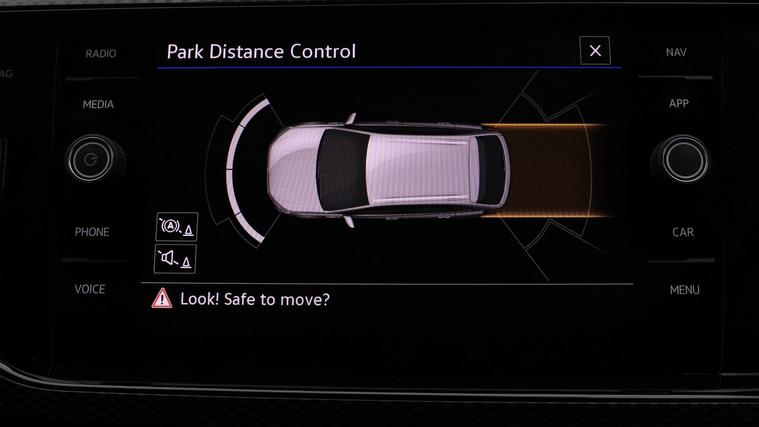Click the left power knob
The width and height of the screenshot is (759, 427).
pos(91,159)
